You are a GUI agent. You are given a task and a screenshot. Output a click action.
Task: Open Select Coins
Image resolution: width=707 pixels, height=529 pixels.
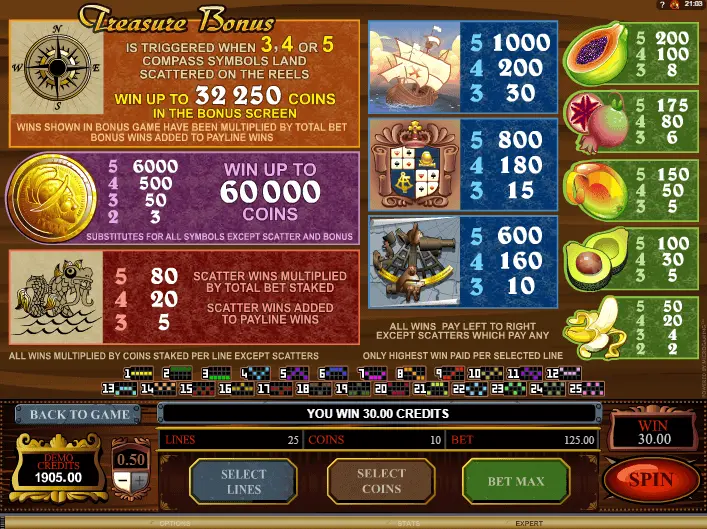click(x=381, y=481)
